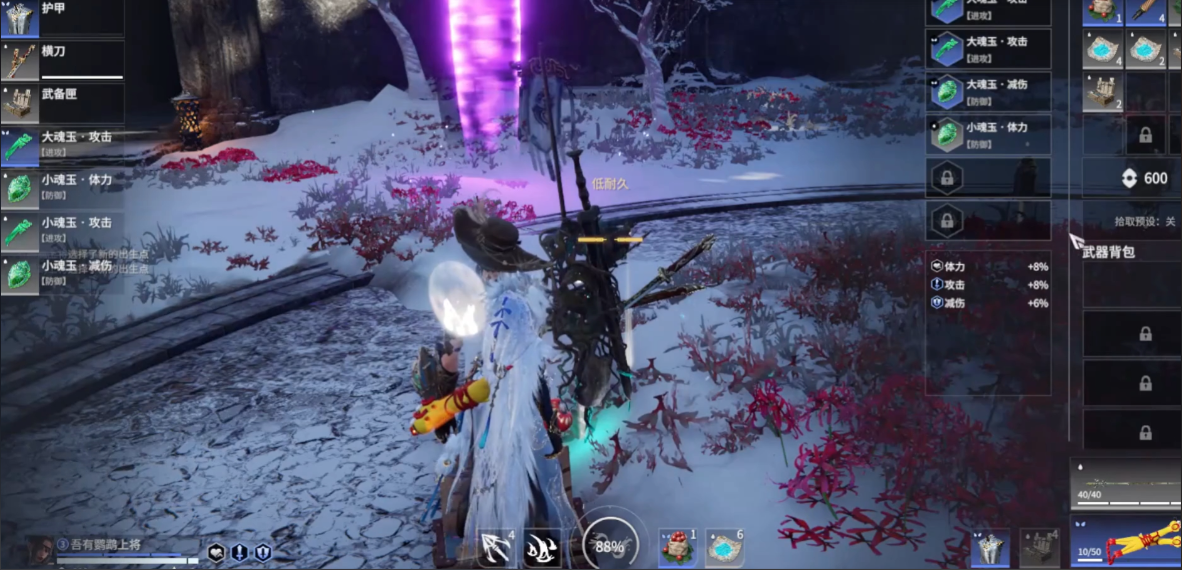Click the player portrait next to 吾有鹦鹉上将
The width and height of the screenshot is (1182, 570).
click(40, 549)
